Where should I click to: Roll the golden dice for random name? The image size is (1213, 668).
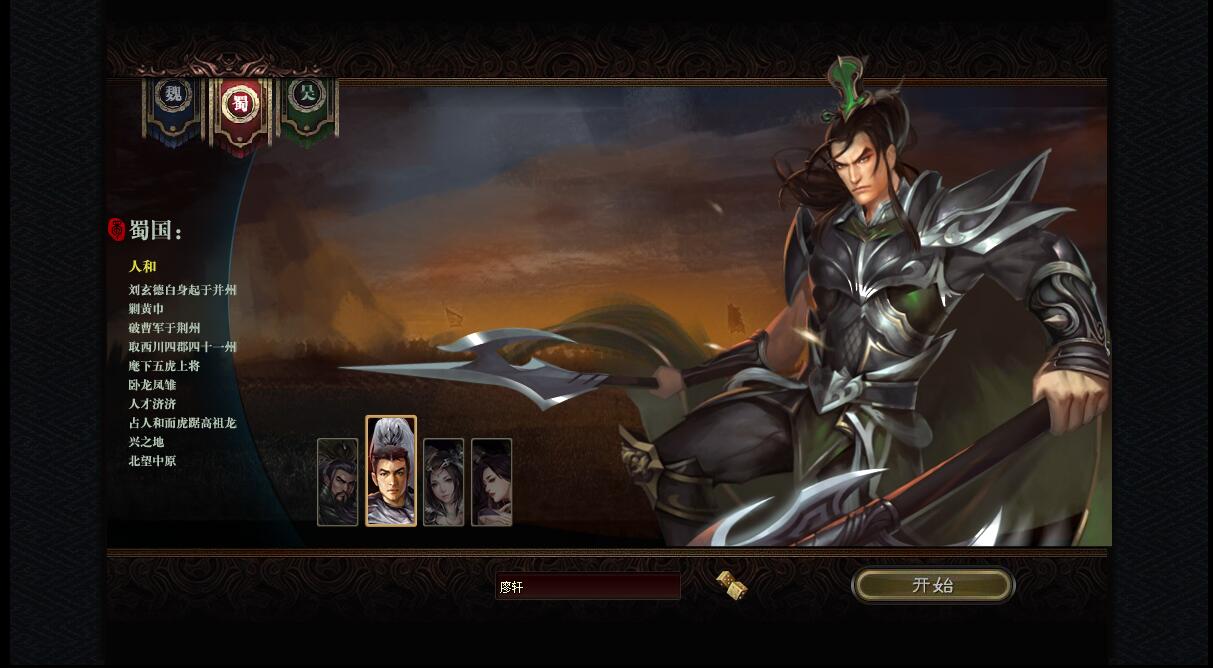point(732,585)
